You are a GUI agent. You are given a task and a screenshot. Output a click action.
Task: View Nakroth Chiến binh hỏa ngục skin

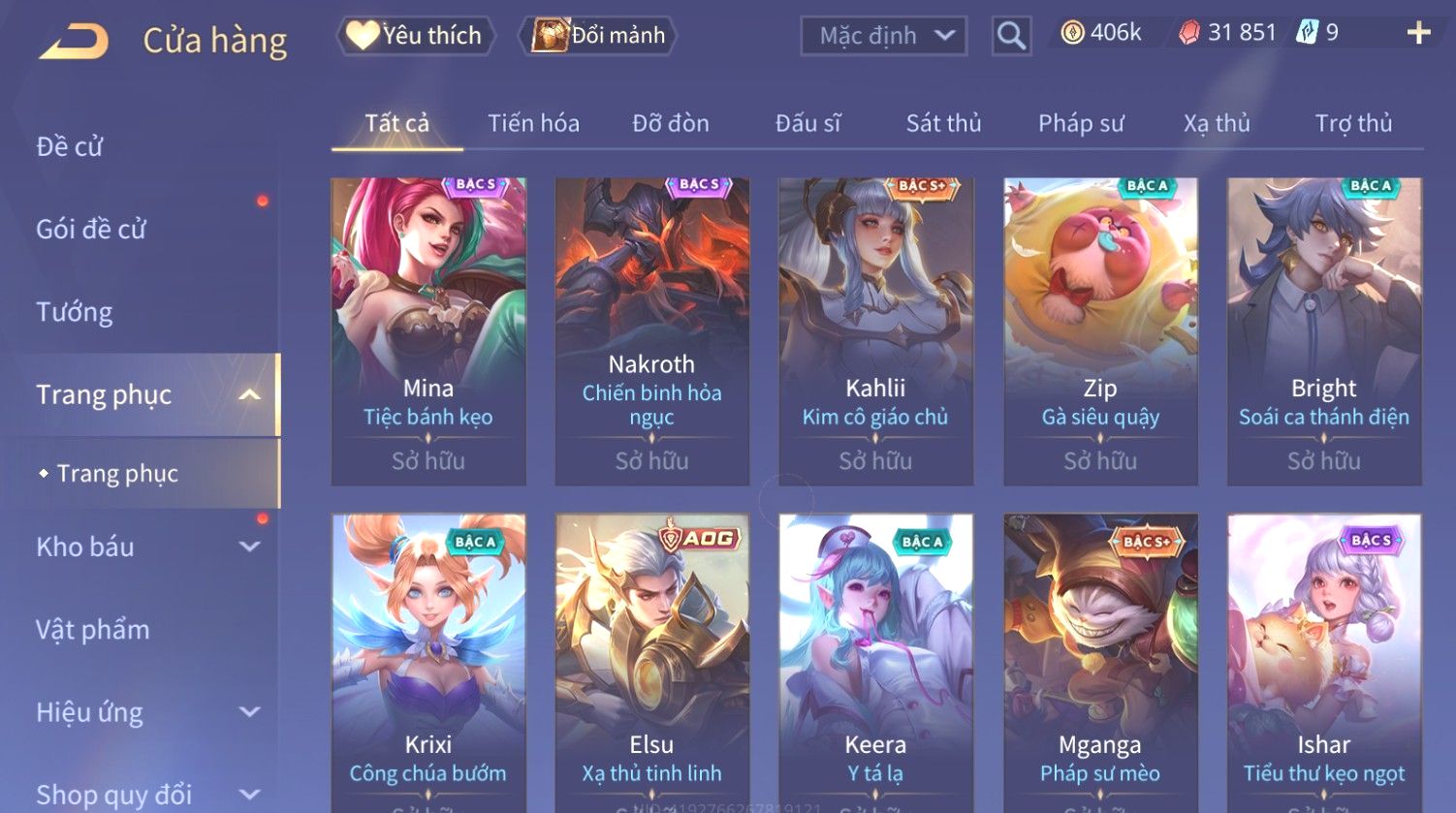tap(651, 330)
